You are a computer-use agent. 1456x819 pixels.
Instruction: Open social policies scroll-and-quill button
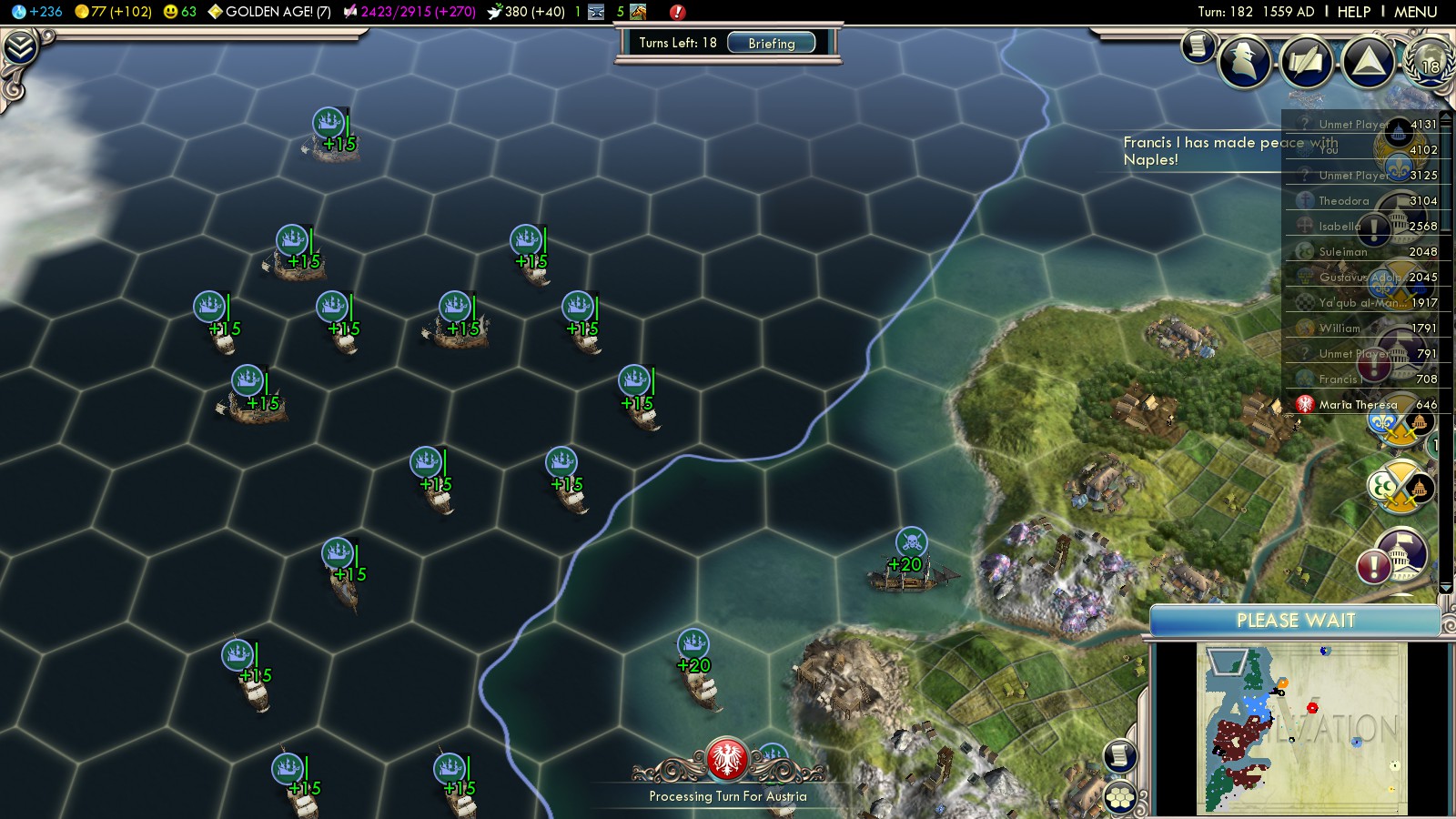[x=1306, y=62]
